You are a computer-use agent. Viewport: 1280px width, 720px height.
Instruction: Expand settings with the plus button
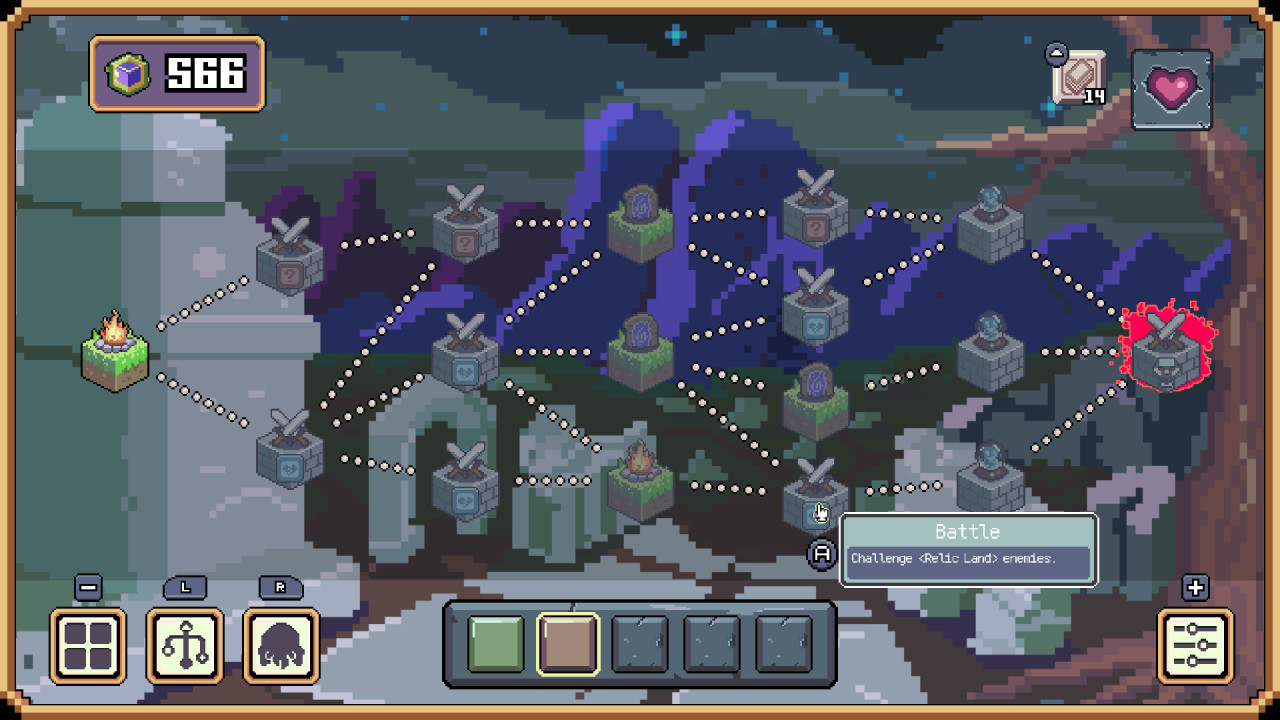click(x=1196, y=588)
